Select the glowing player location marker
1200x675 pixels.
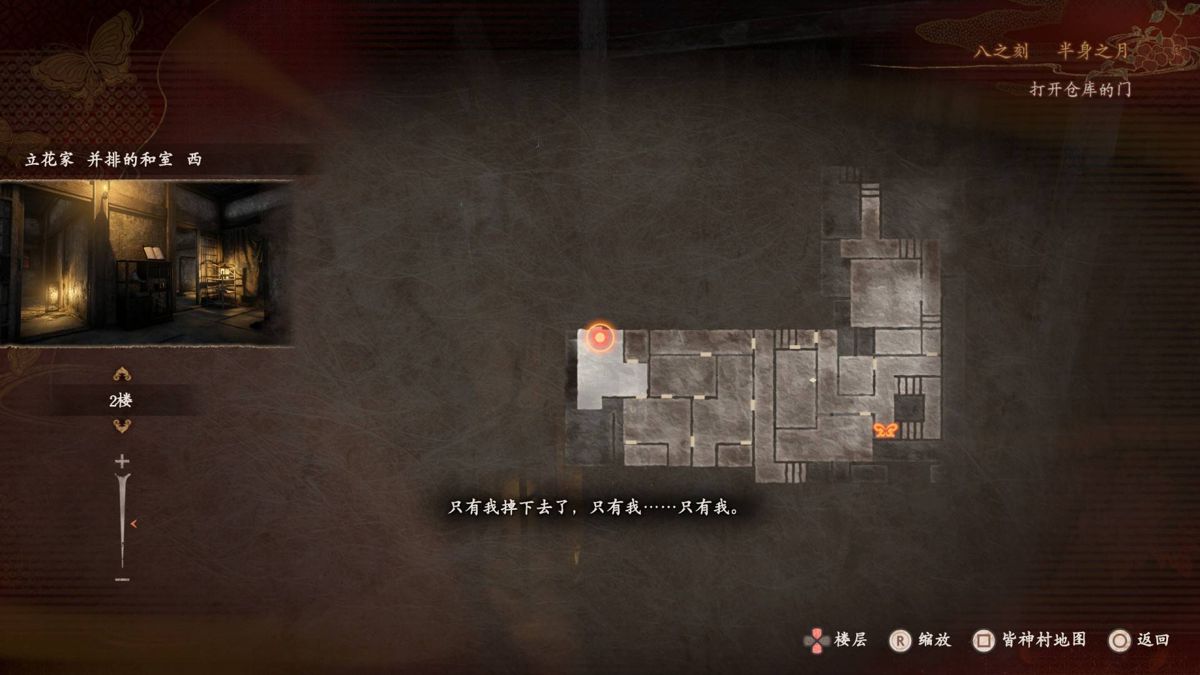(x=599, y=338)
